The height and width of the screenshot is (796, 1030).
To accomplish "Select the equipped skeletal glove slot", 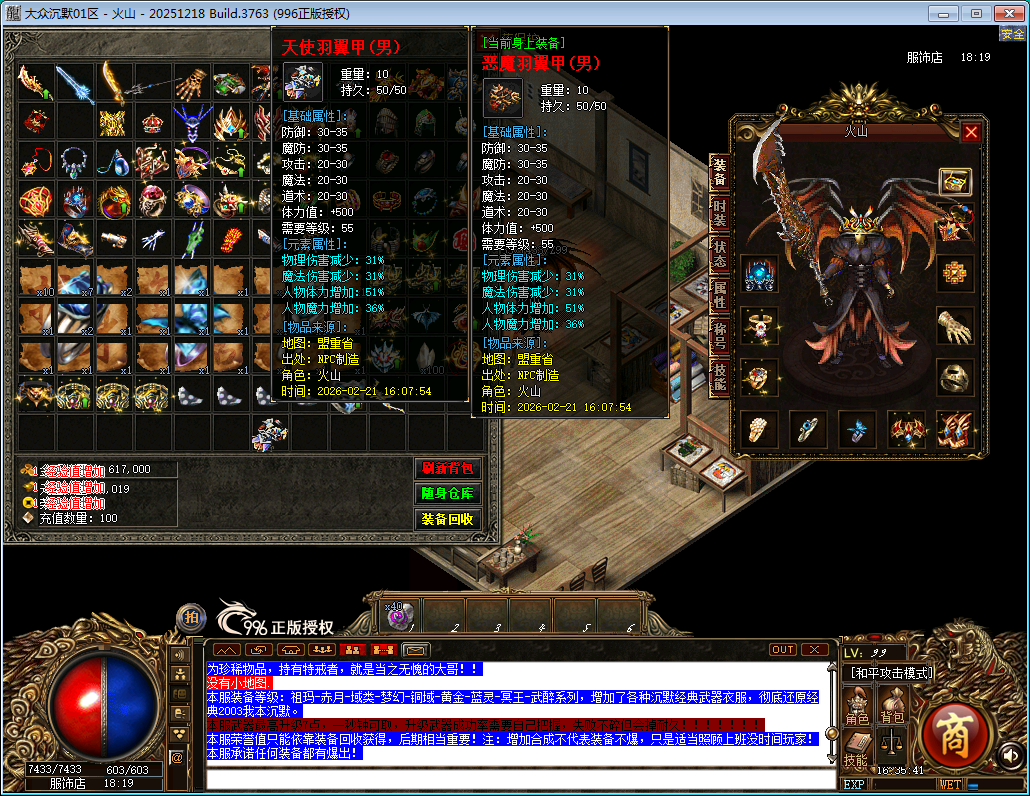I will click(x=955, y=325).
